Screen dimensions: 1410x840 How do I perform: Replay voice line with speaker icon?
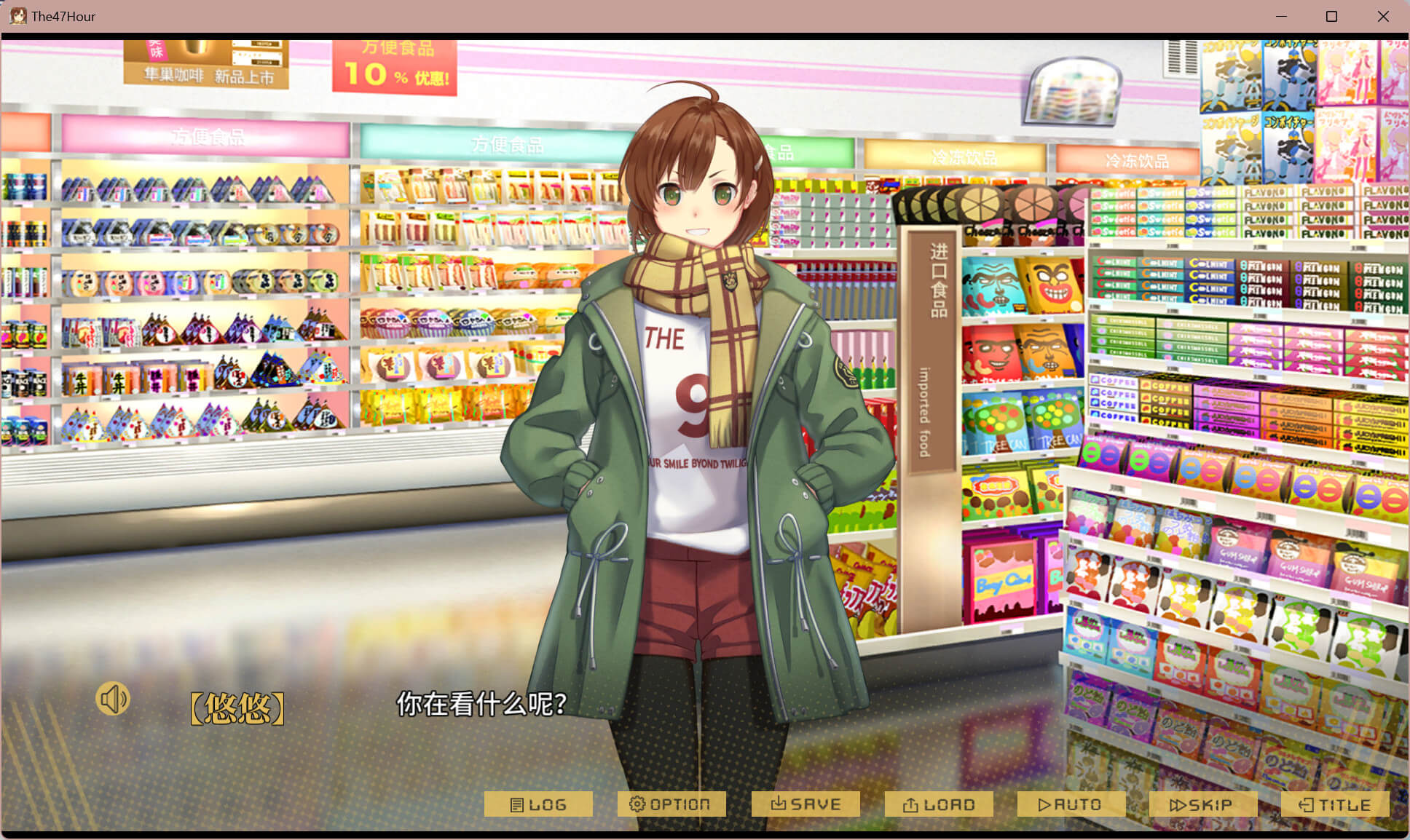tap(113, 700)
